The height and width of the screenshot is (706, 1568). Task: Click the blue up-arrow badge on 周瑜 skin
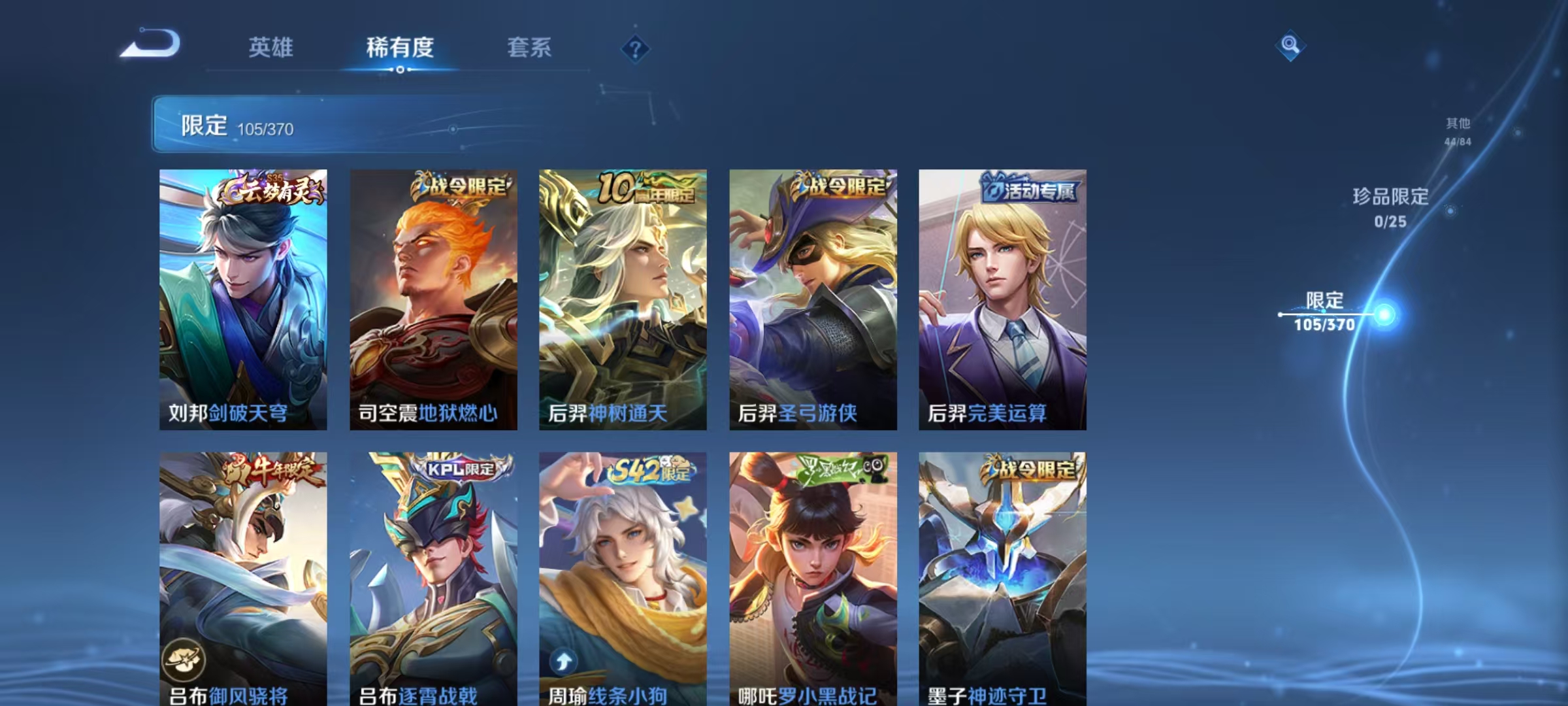(563, 661)
